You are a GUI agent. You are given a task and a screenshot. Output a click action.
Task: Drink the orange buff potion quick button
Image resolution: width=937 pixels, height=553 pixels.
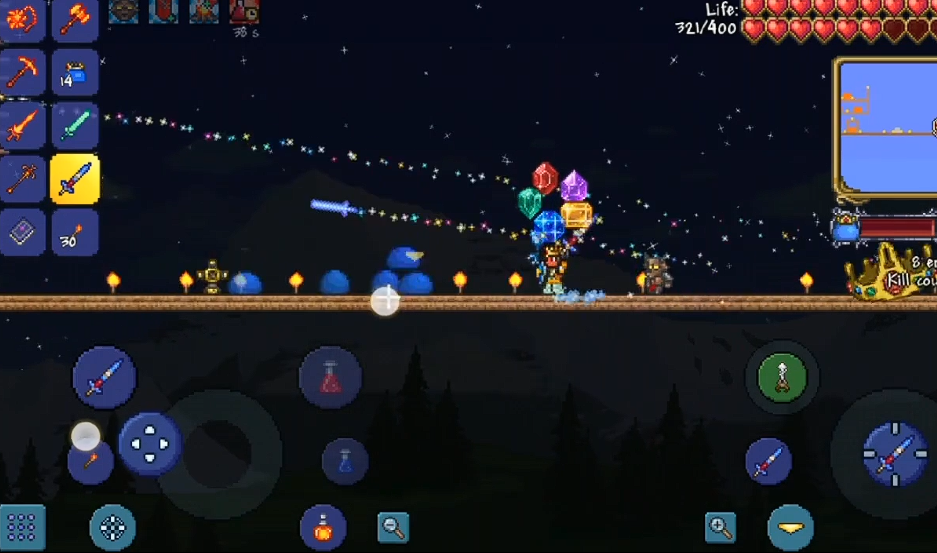(323, 527)
